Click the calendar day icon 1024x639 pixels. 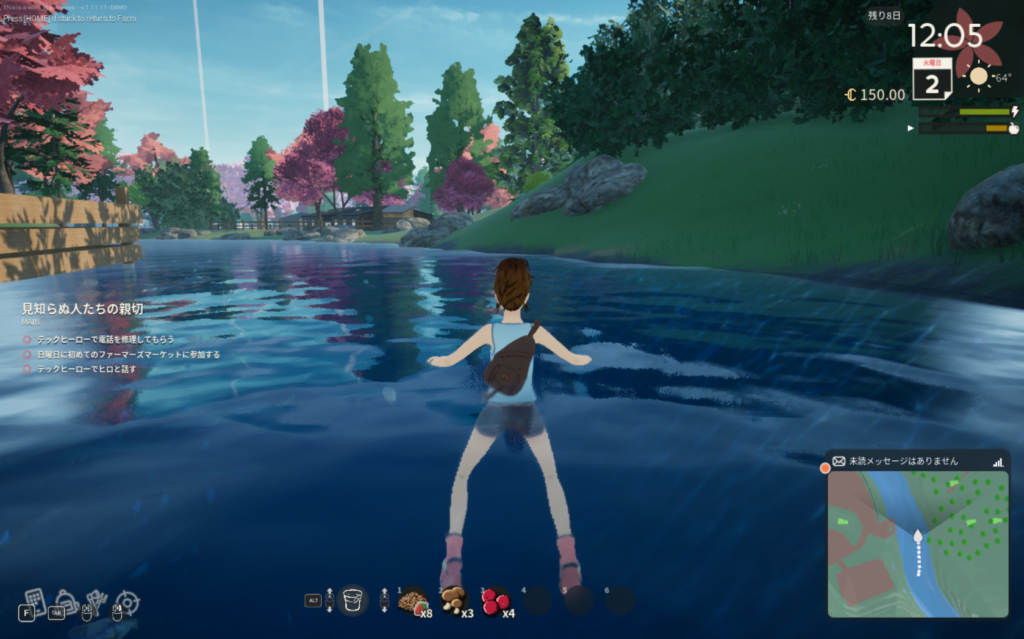point(931,80)
